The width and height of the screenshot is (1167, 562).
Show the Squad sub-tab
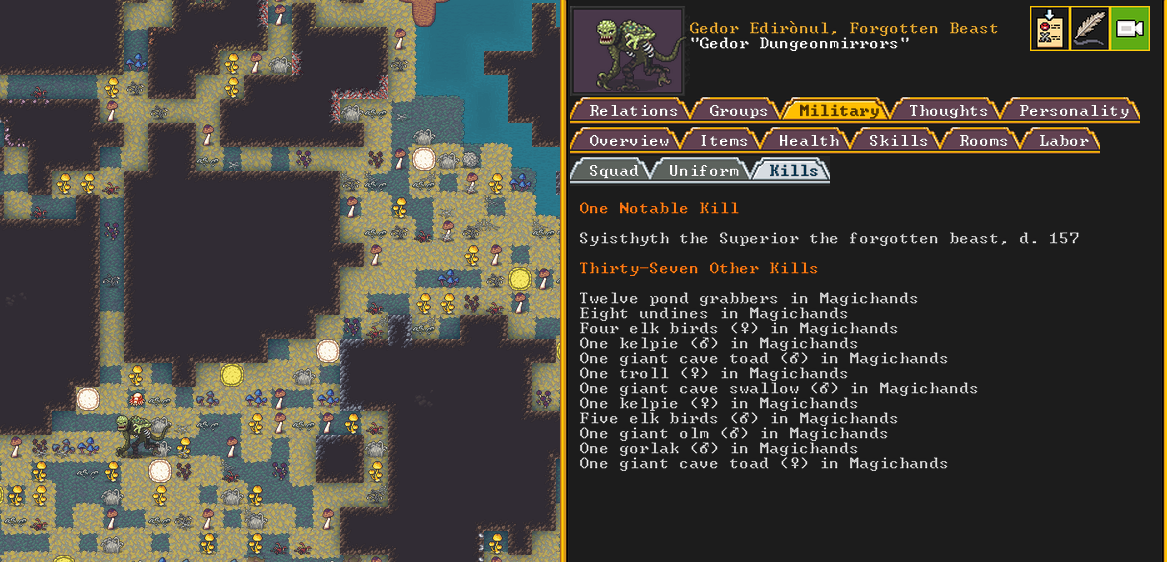(613, 171)
